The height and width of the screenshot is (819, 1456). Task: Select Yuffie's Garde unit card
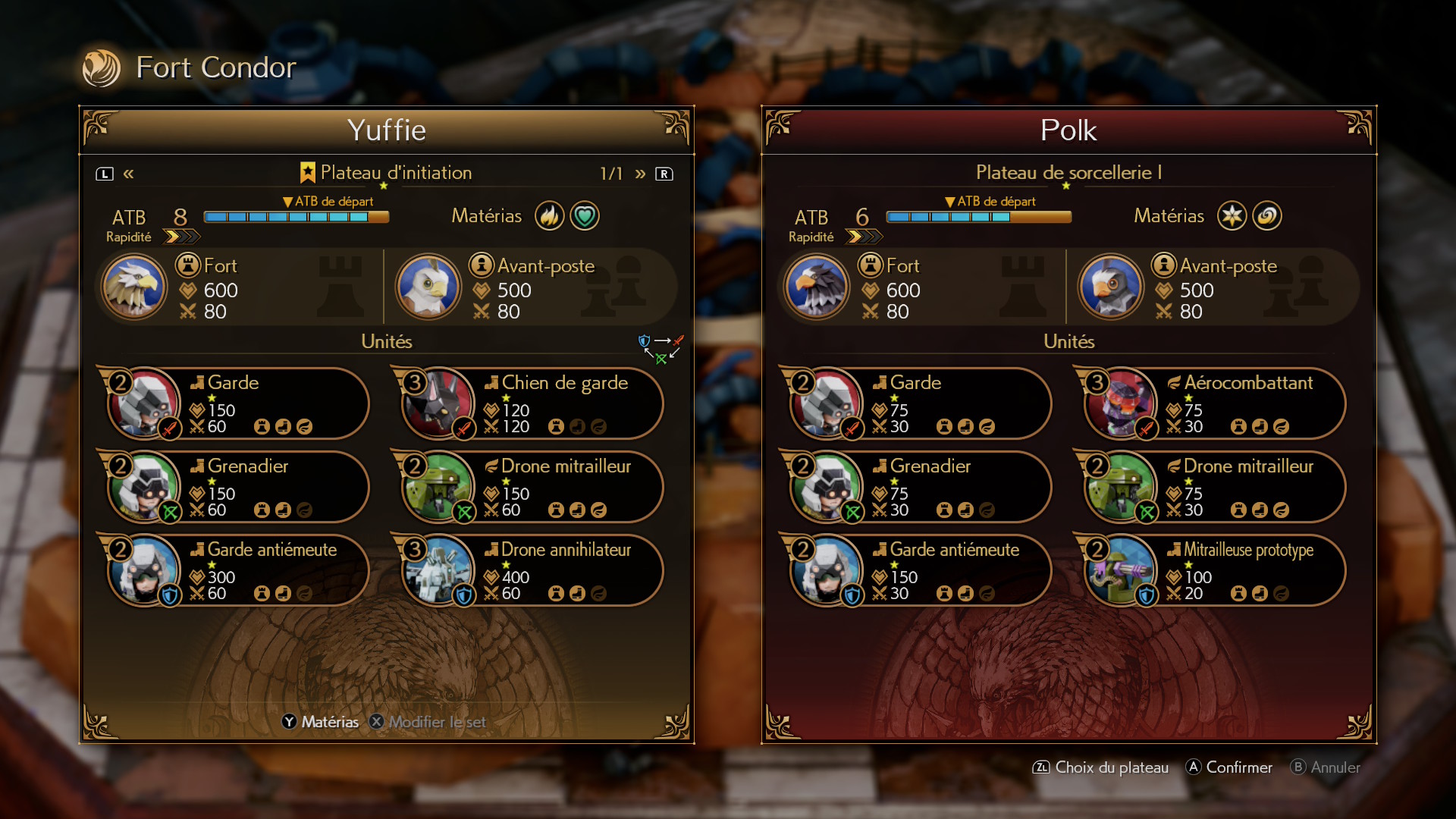click(x=237, y=403)
